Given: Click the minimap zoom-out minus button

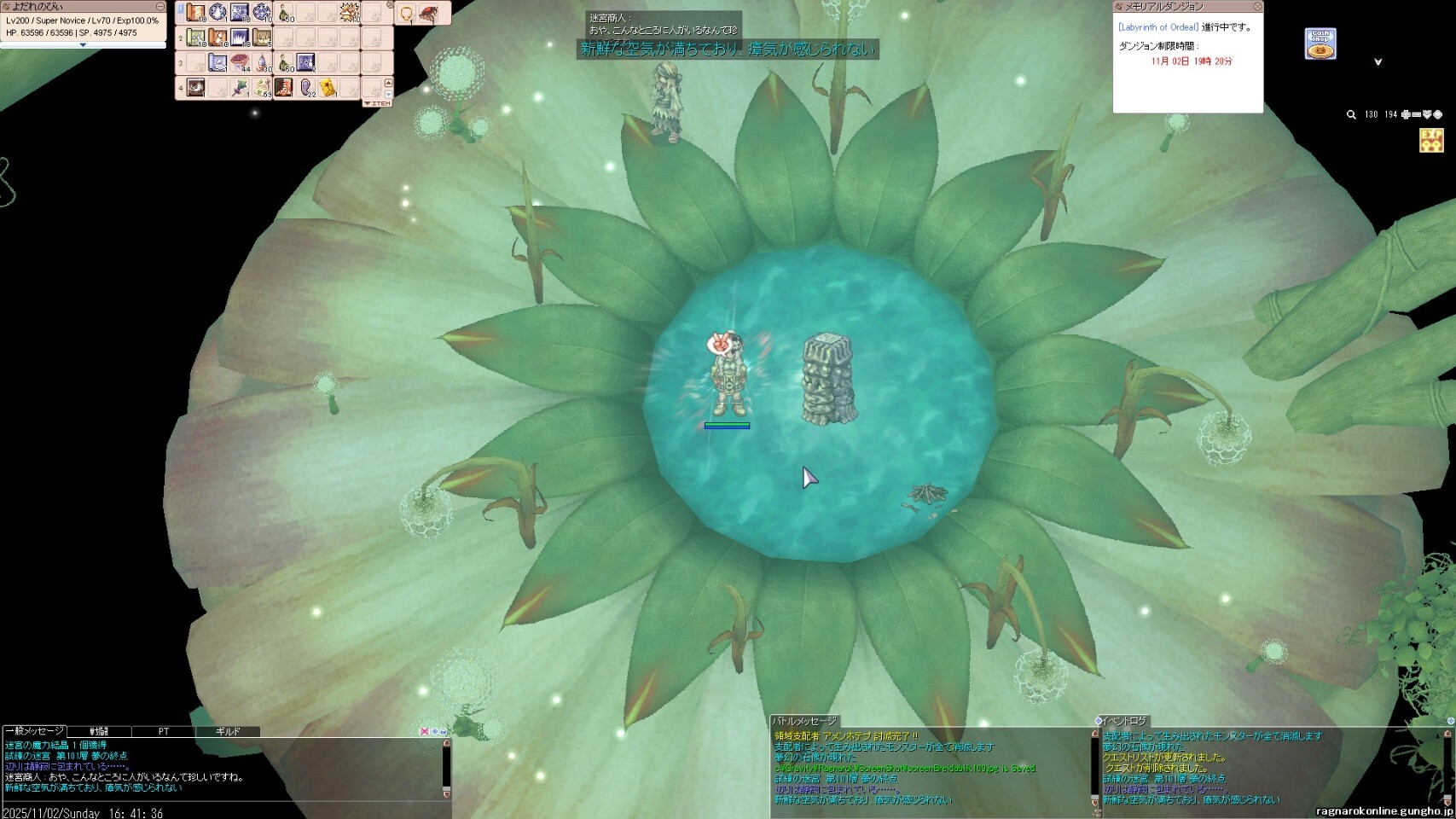Looking at the screenshot, I should tap(1416, 114).
